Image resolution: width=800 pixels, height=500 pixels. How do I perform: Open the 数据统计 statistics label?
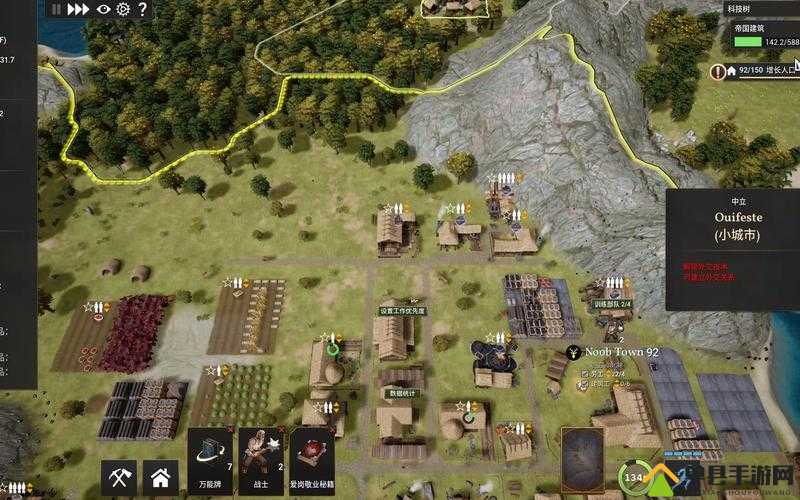tap(400, 393)
